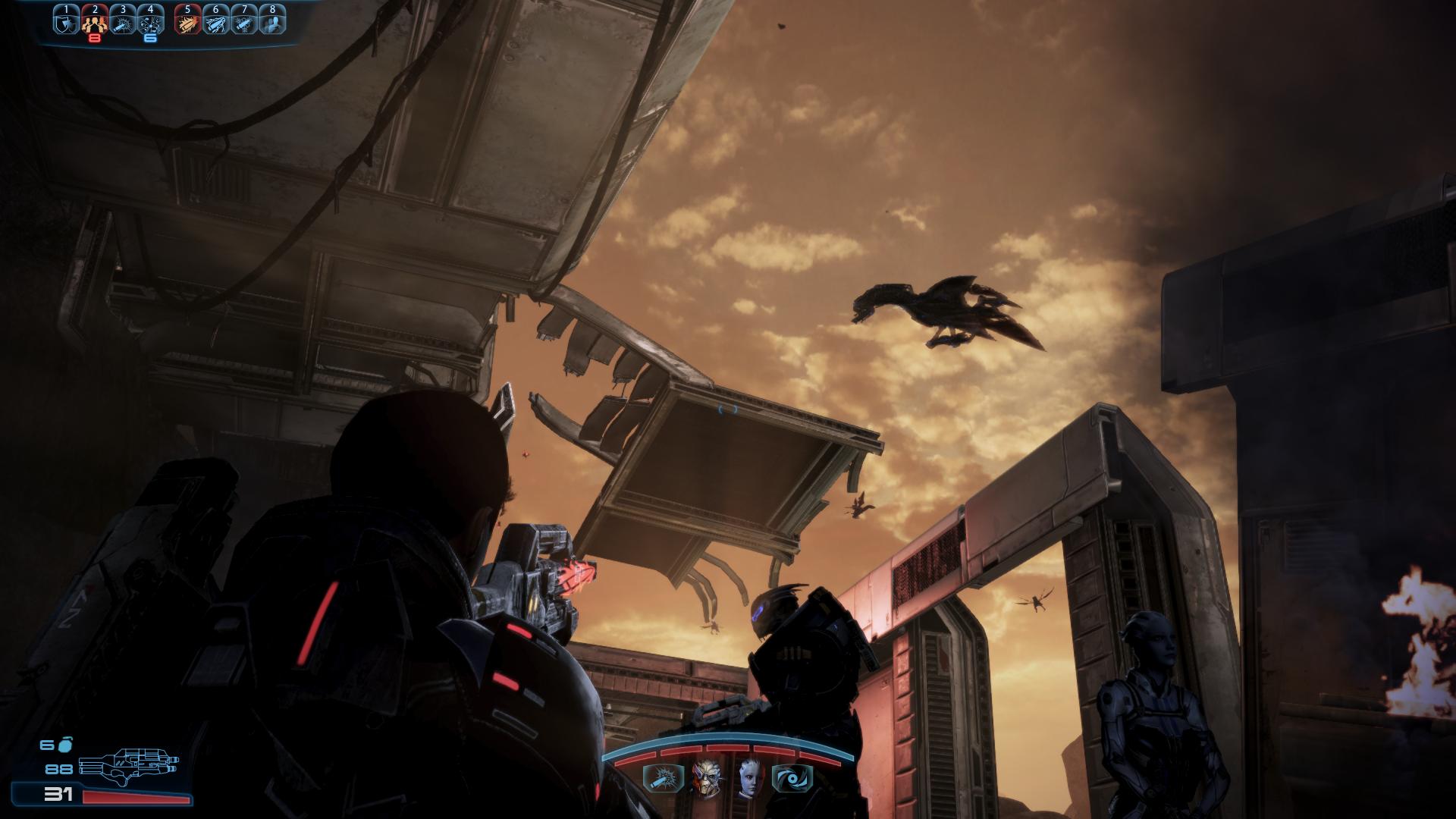
Task: Activate the shield power in slot 1
Action: pyautogui.click(x=66, y=22)
